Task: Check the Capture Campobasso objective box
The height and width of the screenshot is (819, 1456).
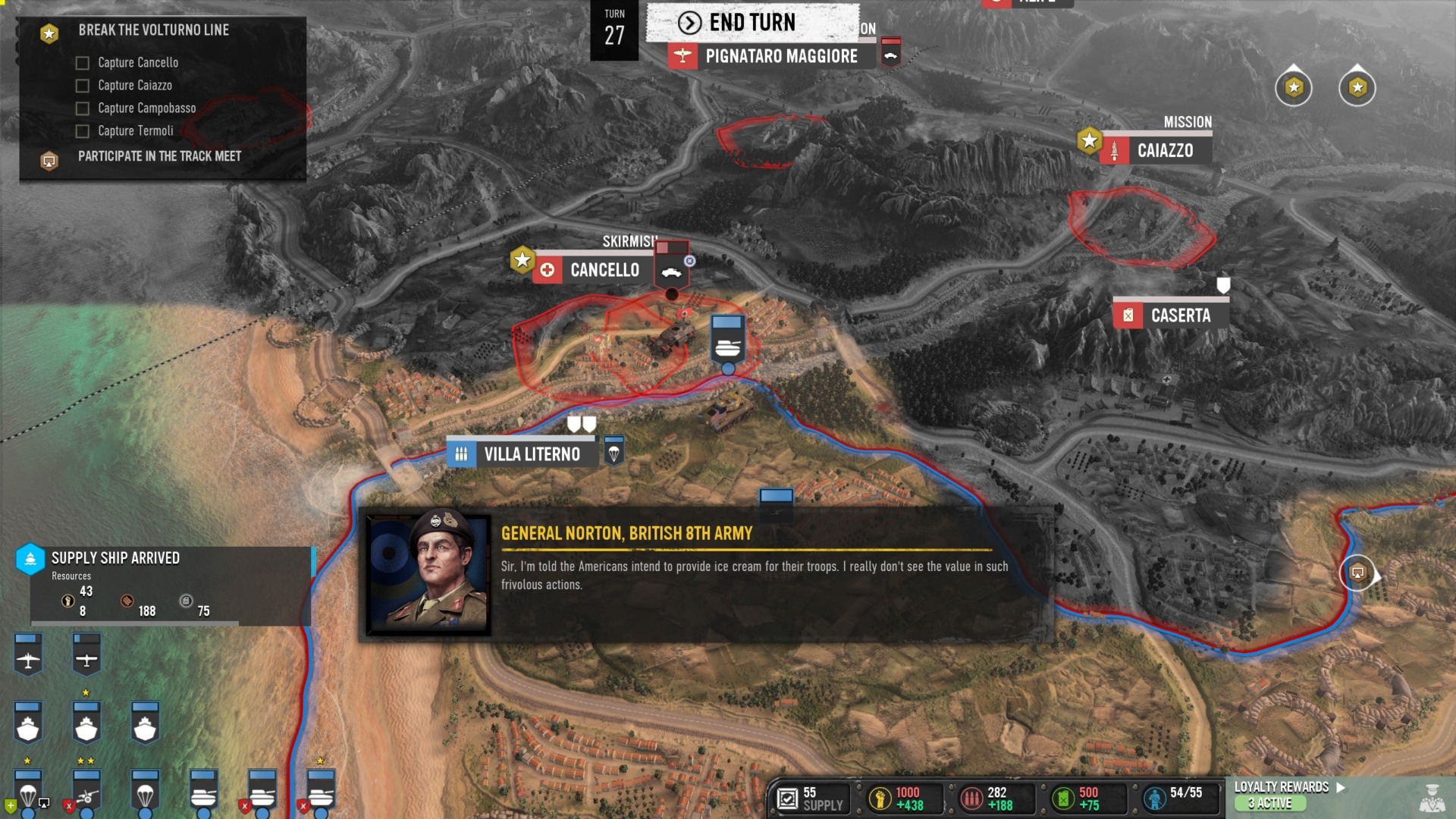Action: coord(82,108)
